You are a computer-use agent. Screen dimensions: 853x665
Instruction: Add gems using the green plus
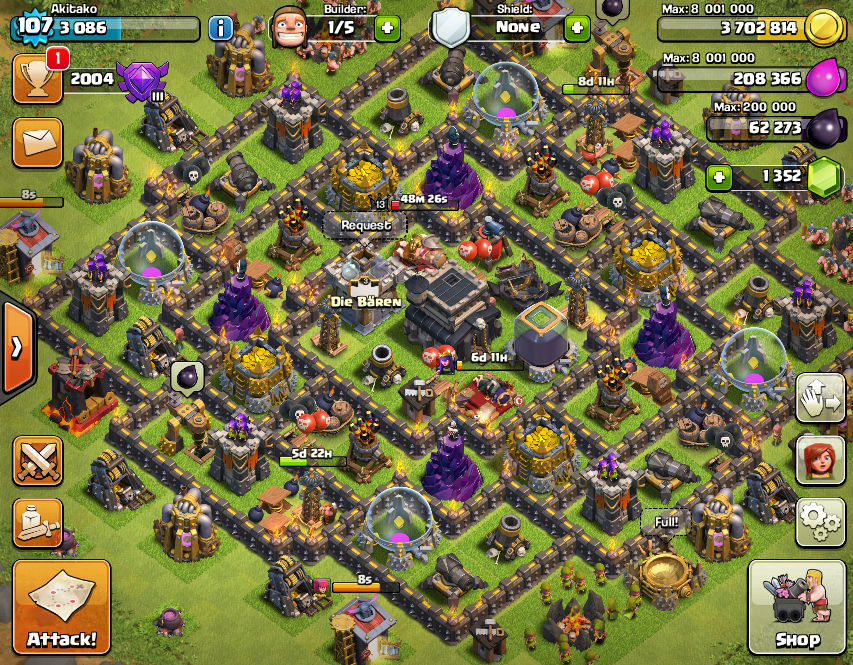717,178
